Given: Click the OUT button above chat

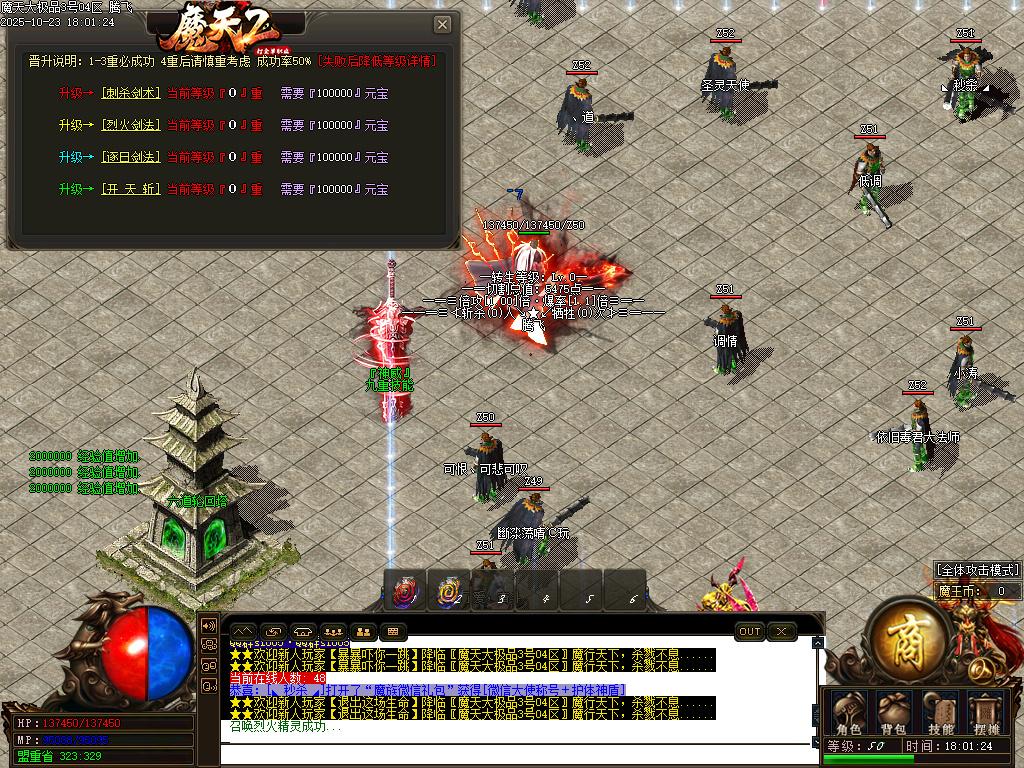Looking at the screenshot, I should click(x=750, y=632).
